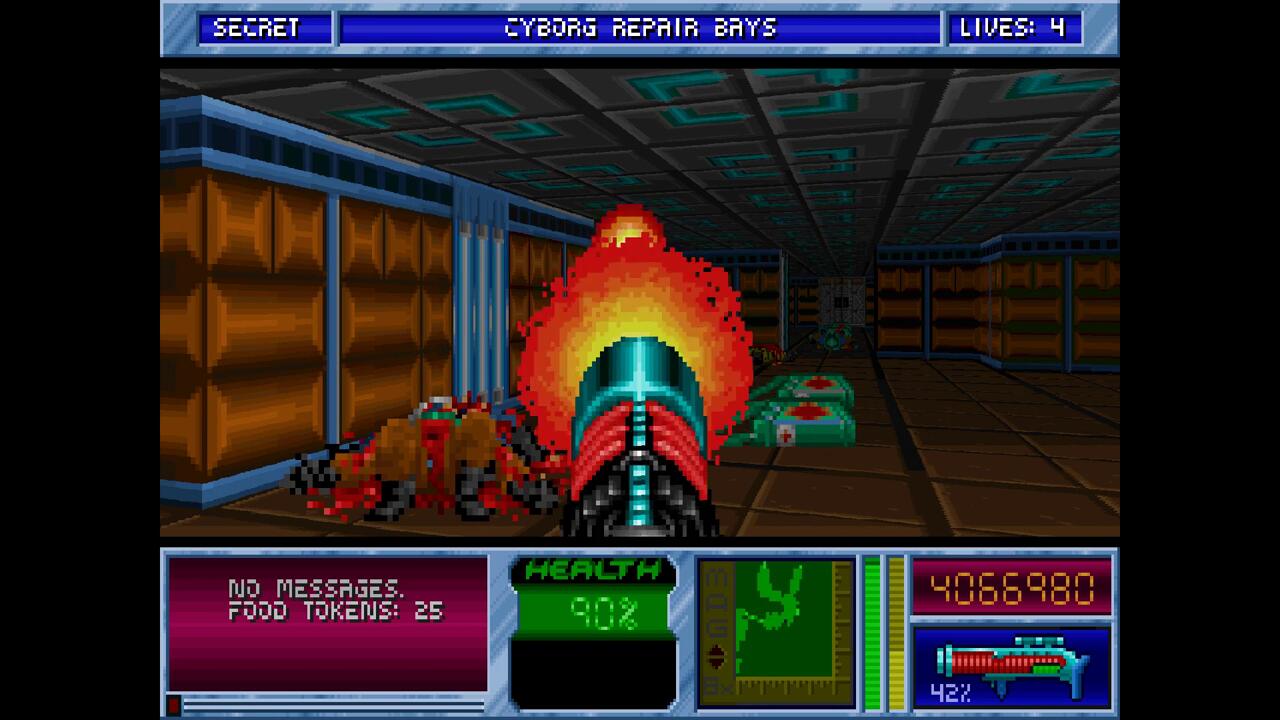Click the automap MAG zoom arrows

[x=716, y=656]
